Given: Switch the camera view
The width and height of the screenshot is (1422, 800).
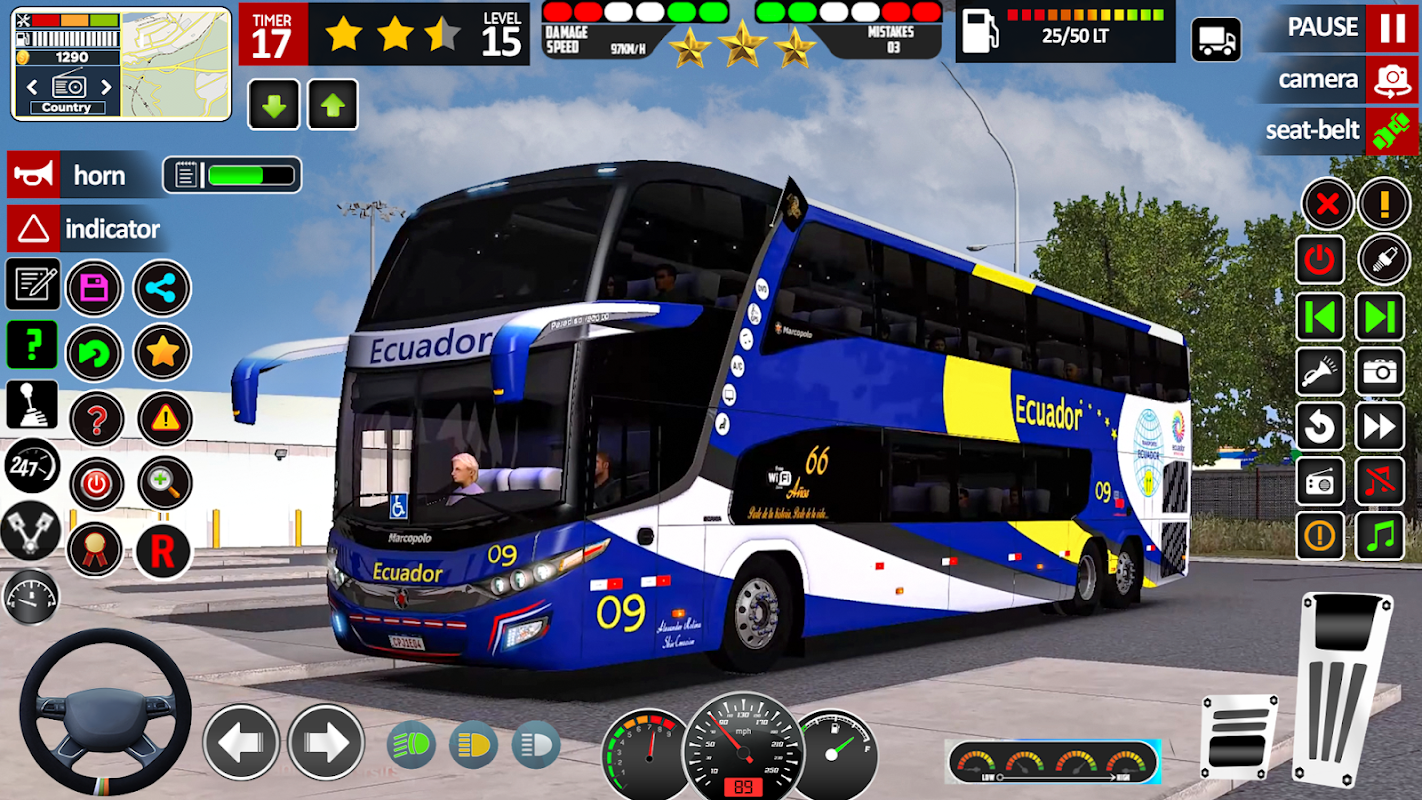Looking at the screenshot, I should coord(1391,79).
